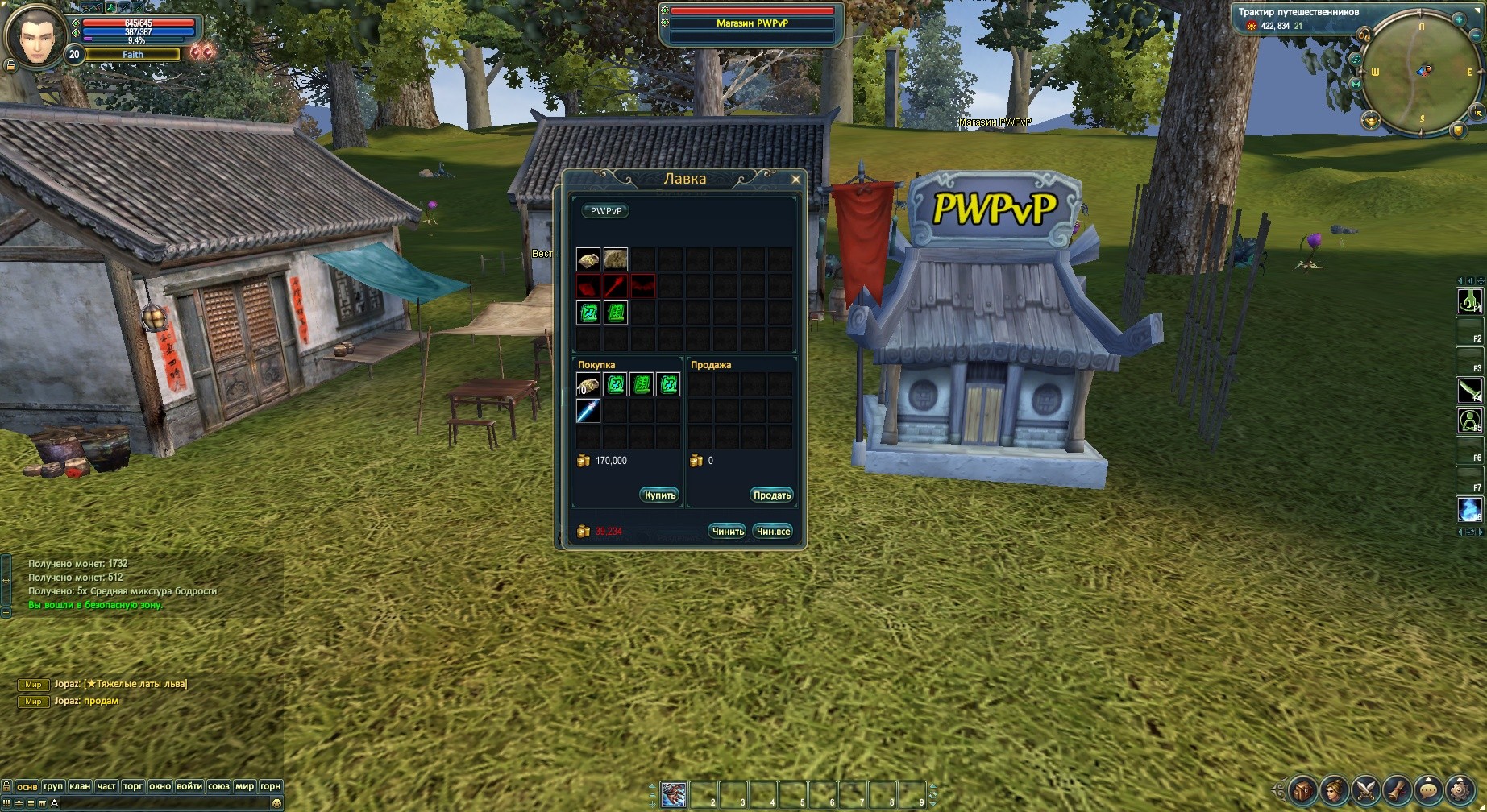This screenshot has width=1487, height=812.
Task: Open the quest scroll icon
Action: pyautogui.click(x=1398, y=789)
